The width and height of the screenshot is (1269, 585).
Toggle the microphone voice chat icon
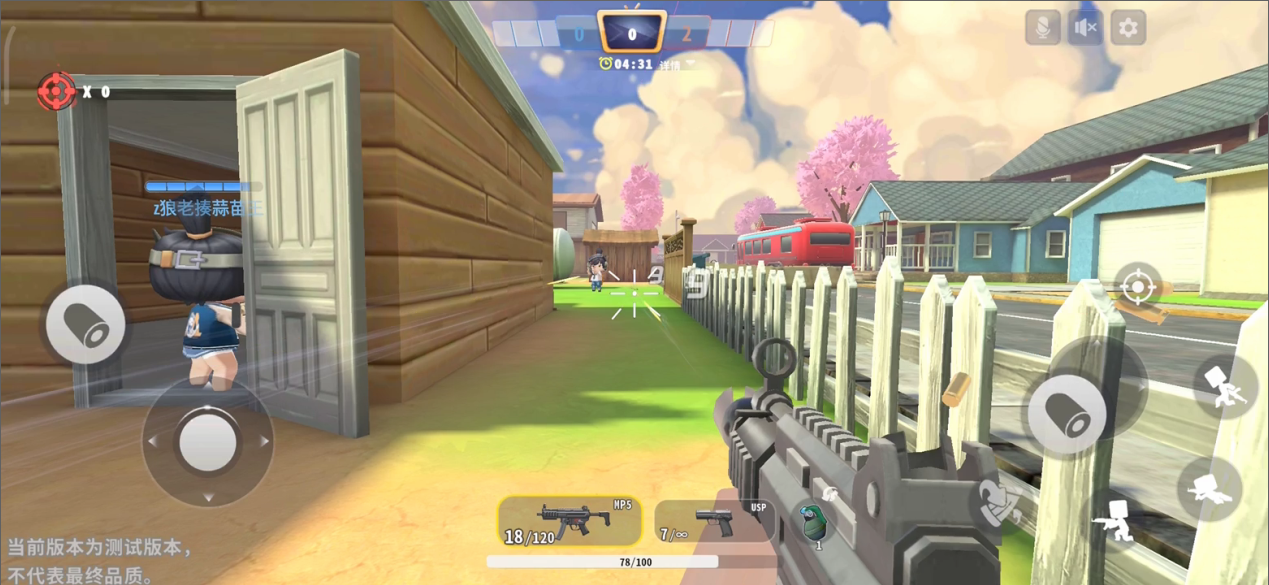[1042, 28]
